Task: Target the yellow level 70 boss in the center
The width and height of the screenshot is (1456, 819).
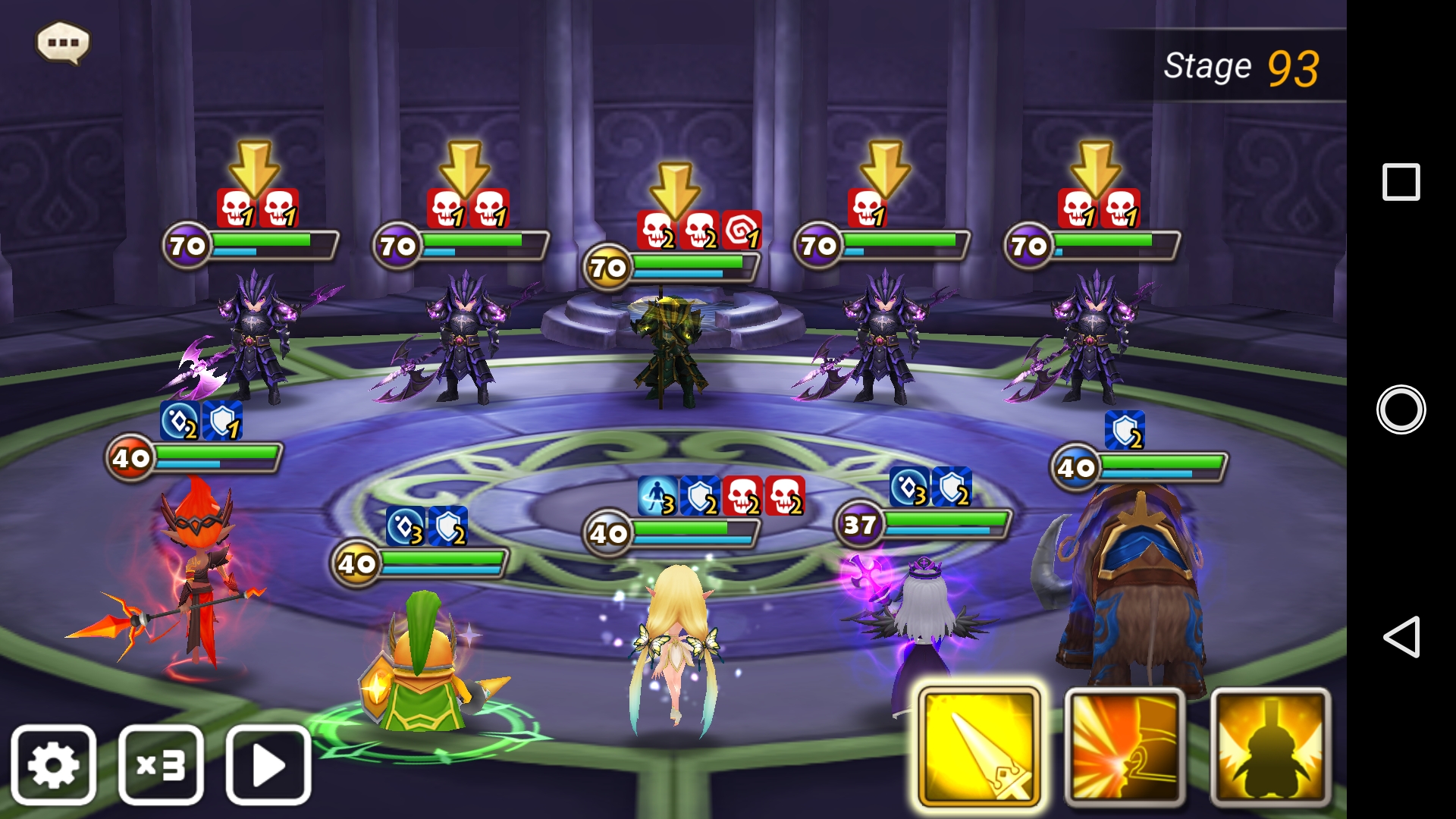Action: pyautogui.click(x=669, y=349)
